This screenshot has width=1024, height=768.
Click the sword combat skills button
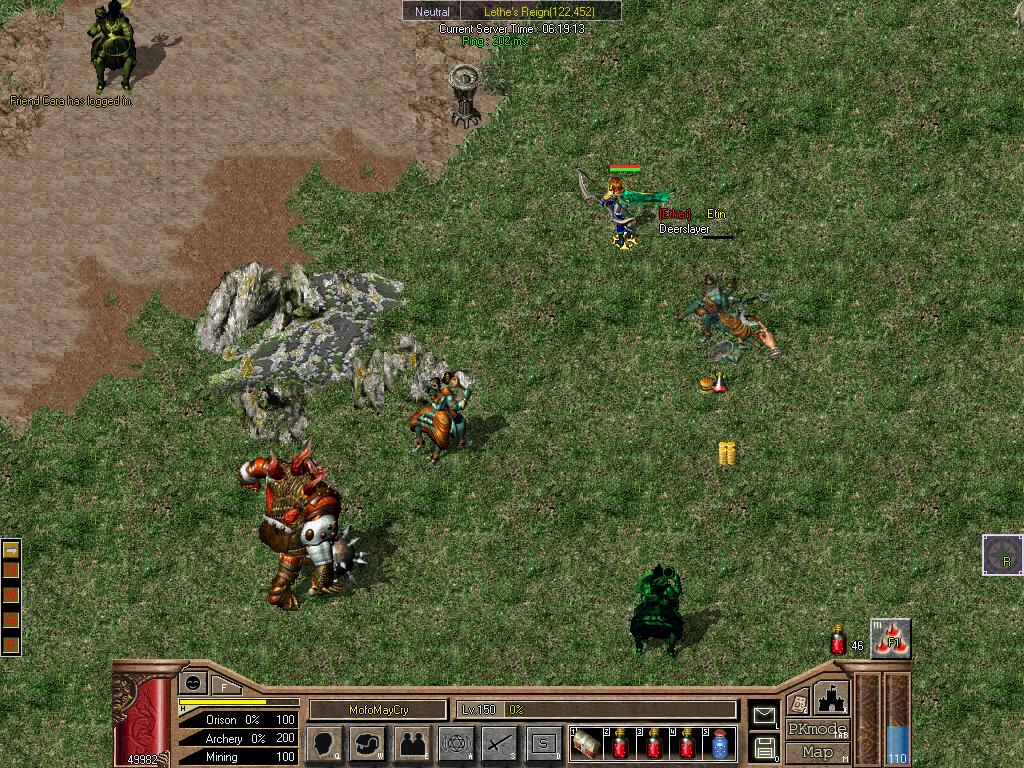[499, 744]
